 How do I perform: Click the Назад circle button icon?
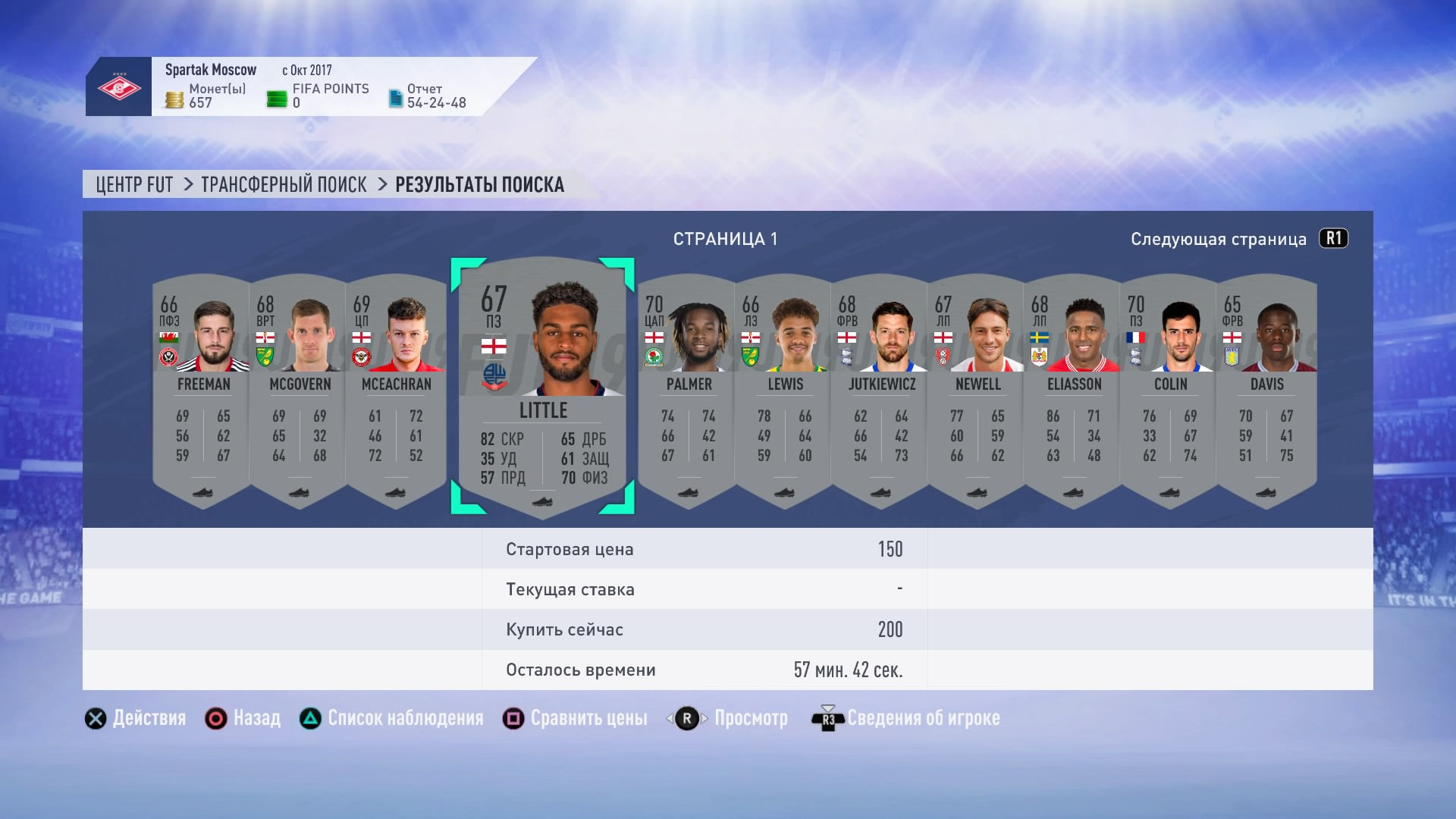pos(216,718)
